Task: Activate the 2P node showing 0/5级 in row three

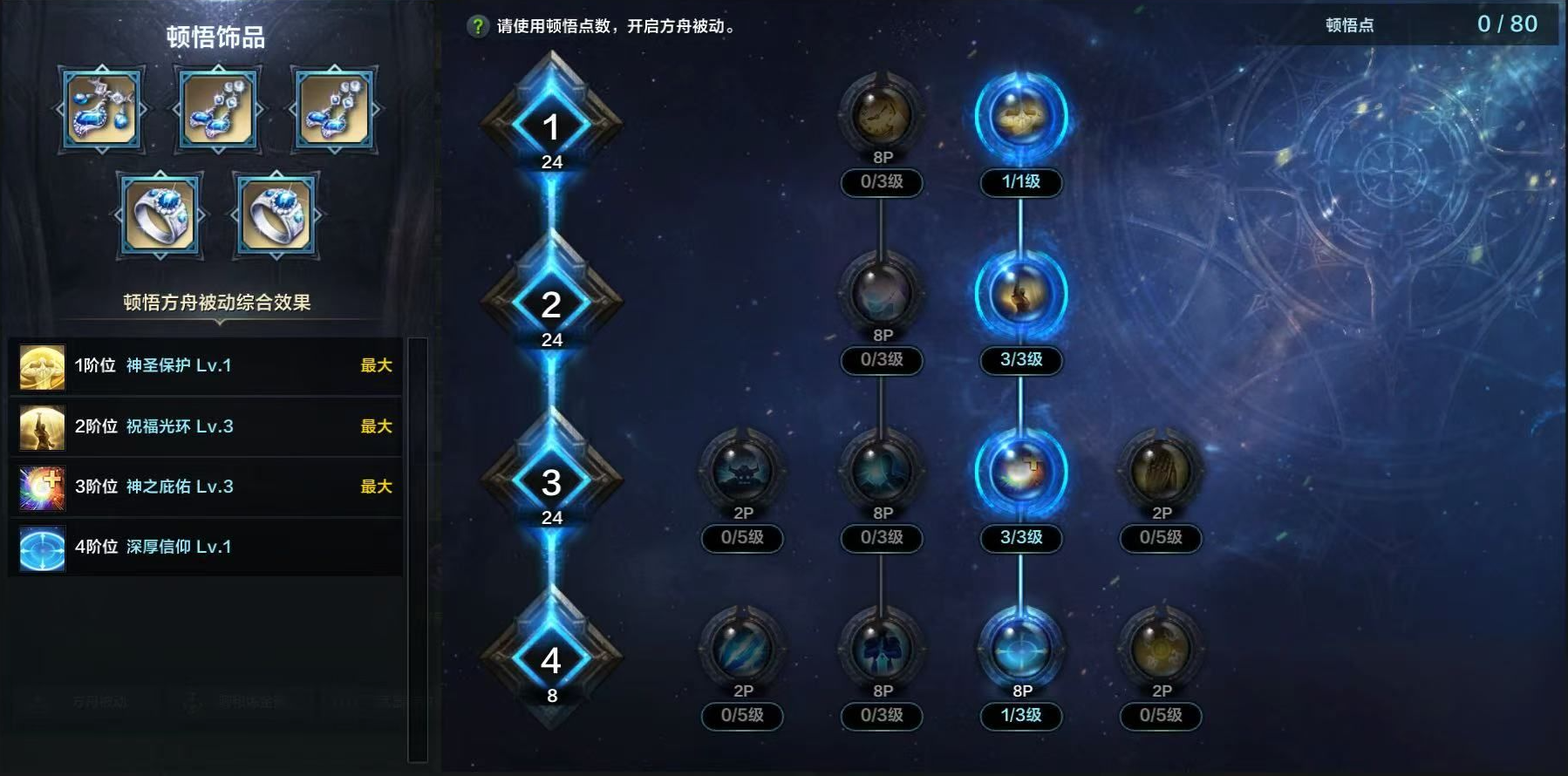Action: pos(742,473)
